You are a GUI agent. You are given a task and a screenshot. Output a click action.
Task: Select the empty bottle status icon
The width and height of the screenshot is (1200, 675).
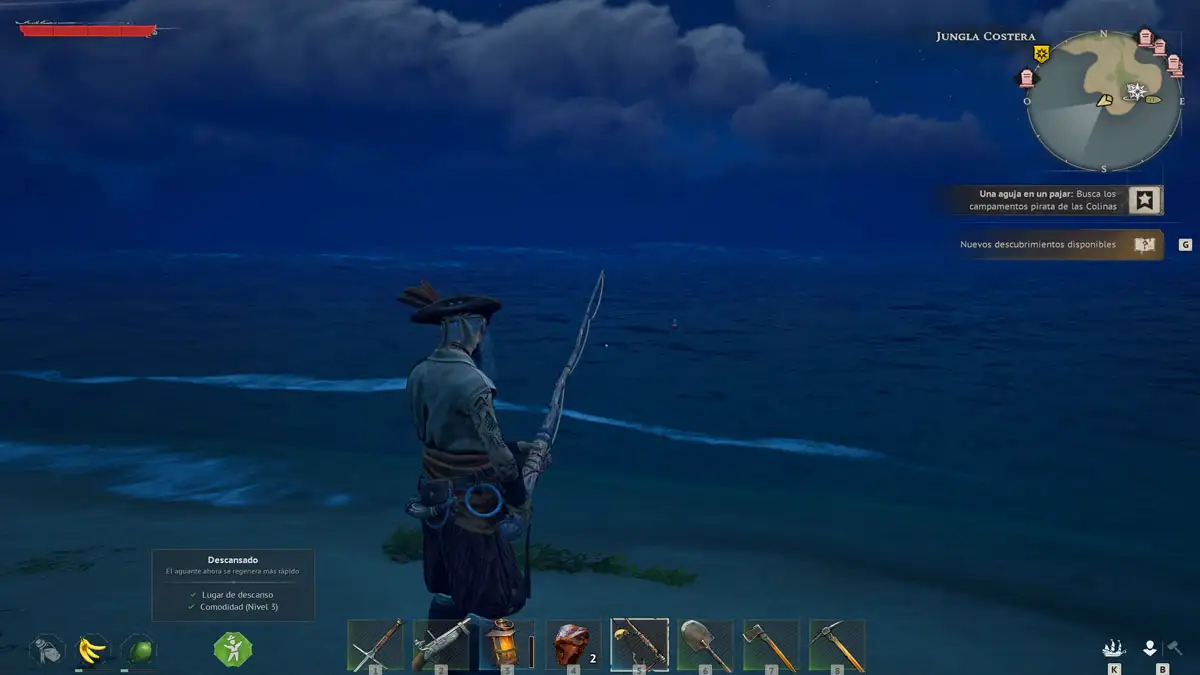[47, 650]
